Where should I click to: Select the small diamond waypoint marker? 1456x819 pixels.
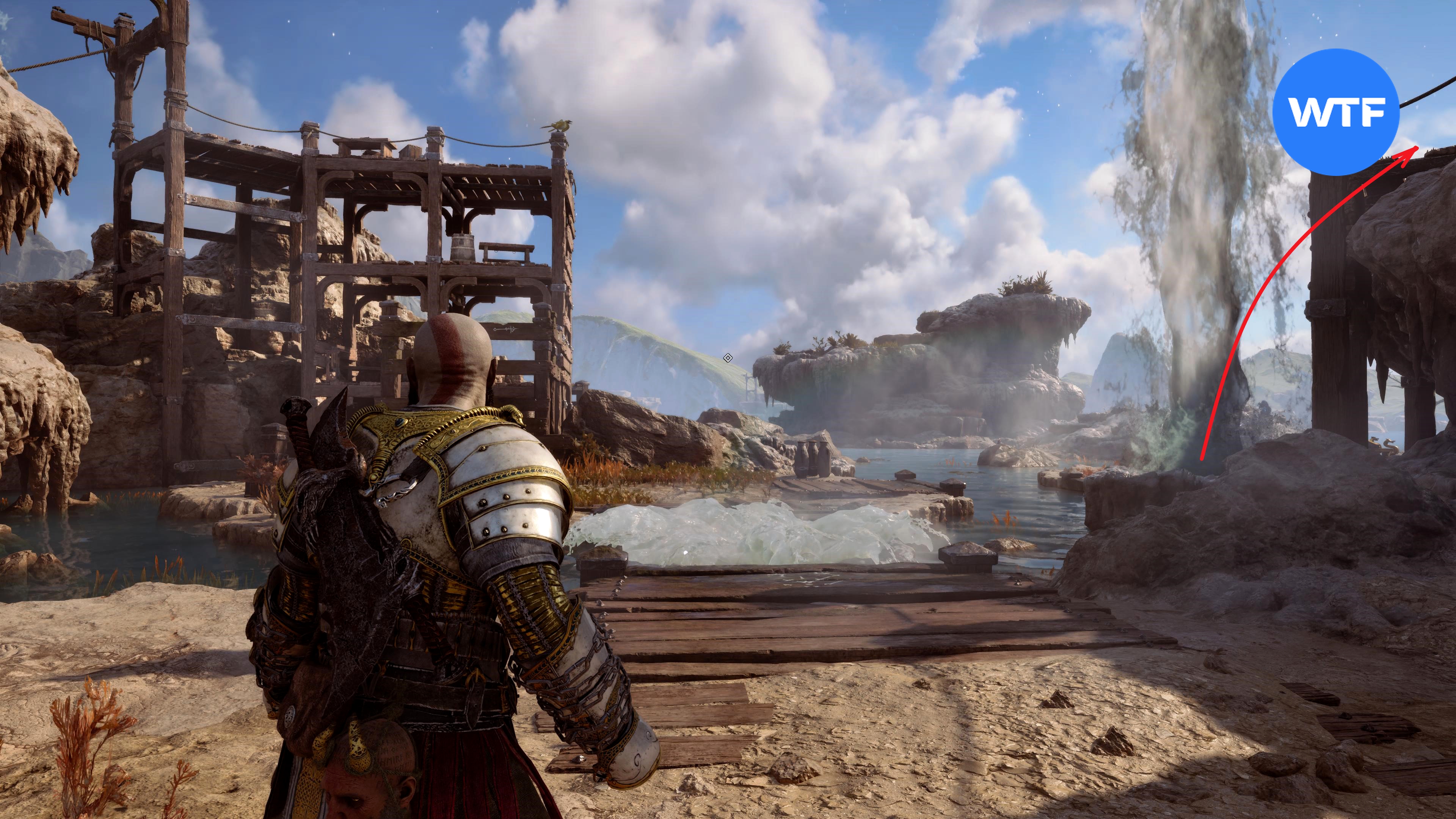[728, 358]
